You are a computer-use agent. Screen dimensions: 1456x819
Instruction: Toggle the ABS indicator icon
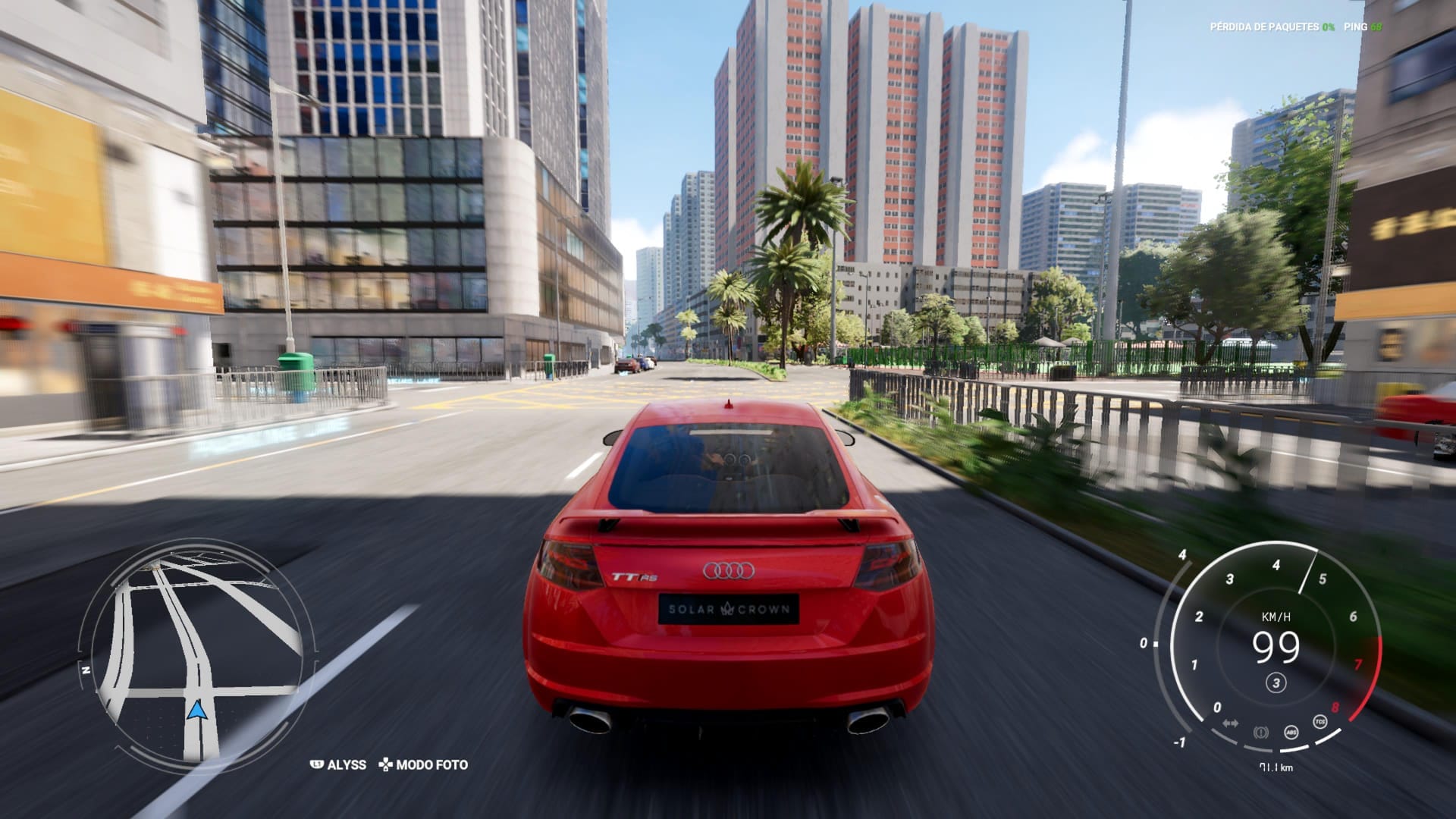click(x=1291, y=732)
